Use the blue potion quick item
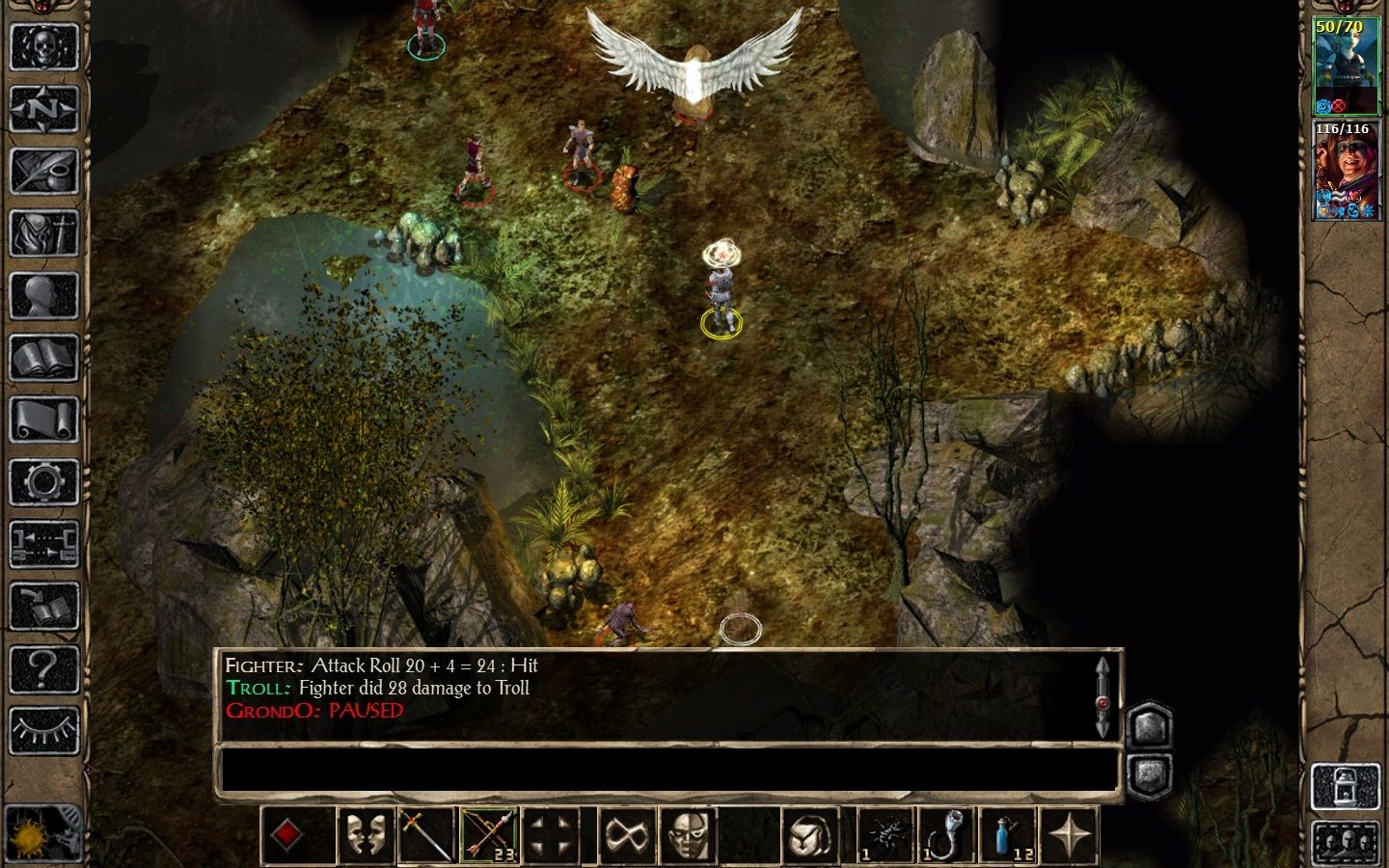The height and width of the screenshot is (868, 1389). pos(1007,834)
